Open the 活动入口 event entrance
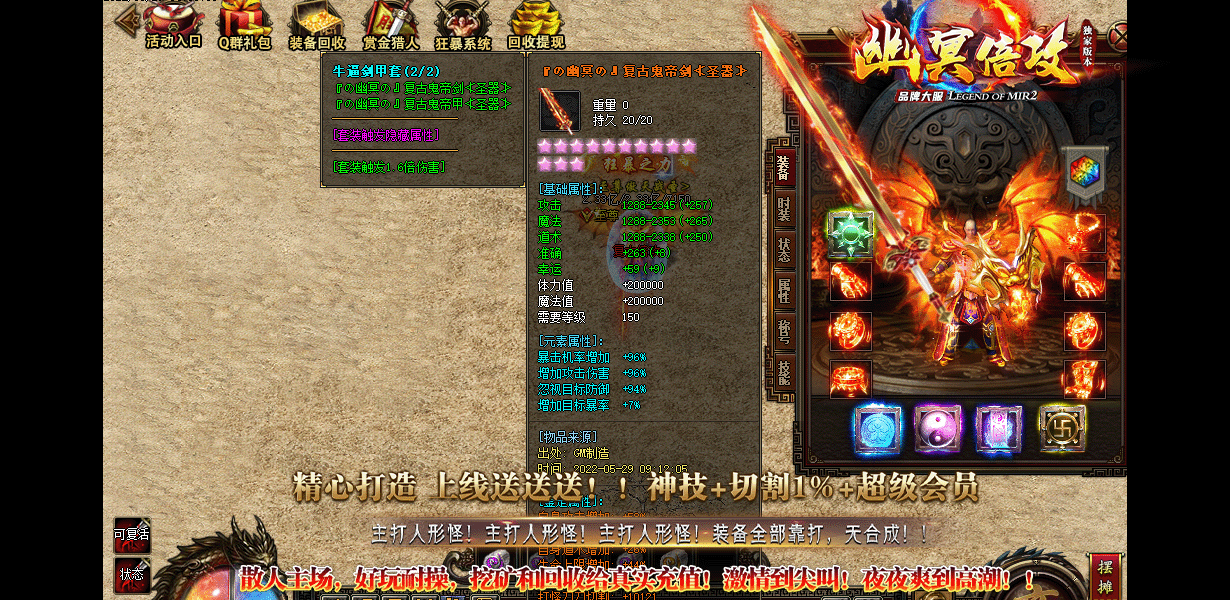This screenshot has height=600, width=1230. coord(174,24)
